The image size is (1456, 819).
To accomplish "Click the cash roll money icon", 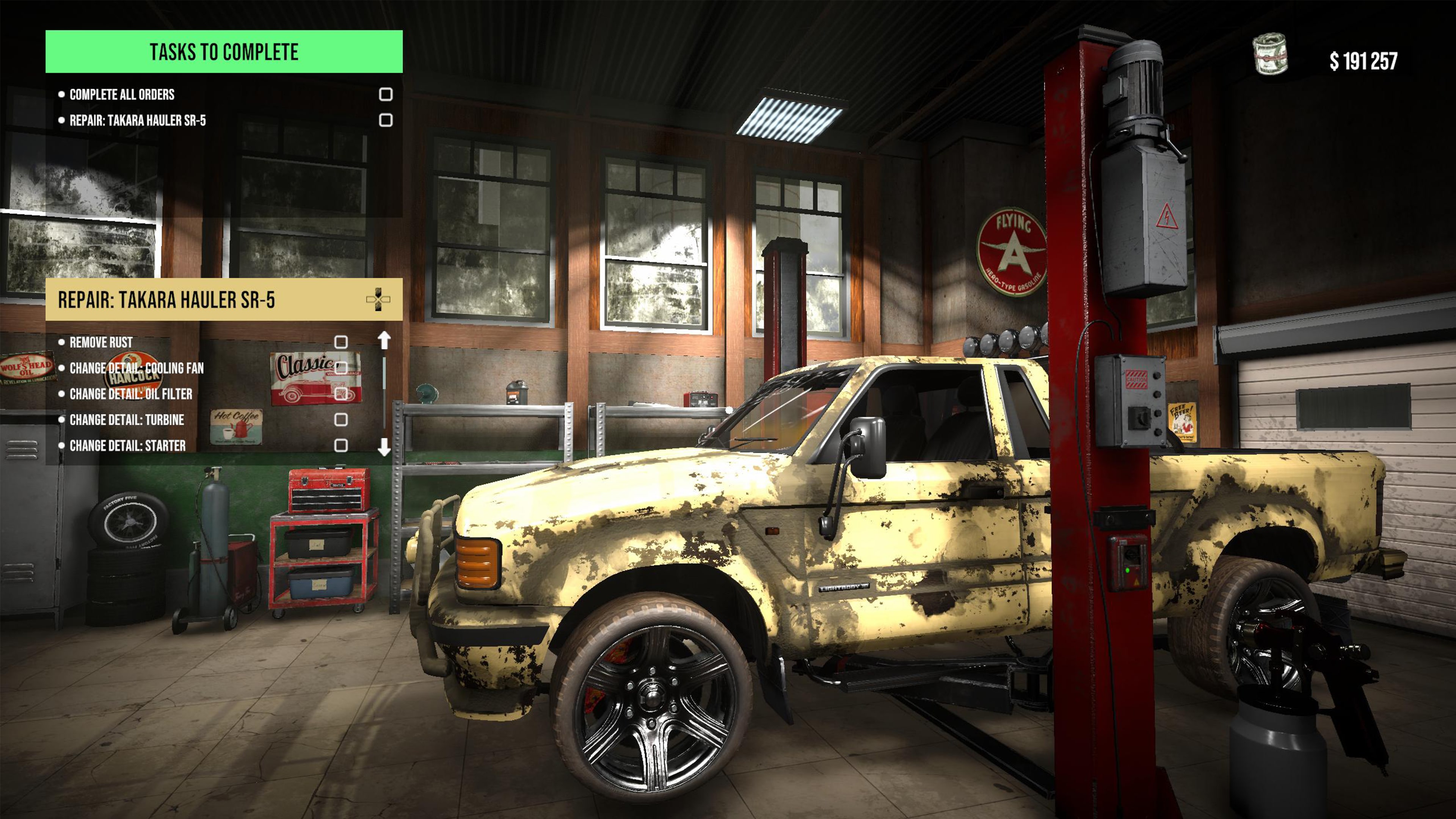I will tap(1270, 54).
